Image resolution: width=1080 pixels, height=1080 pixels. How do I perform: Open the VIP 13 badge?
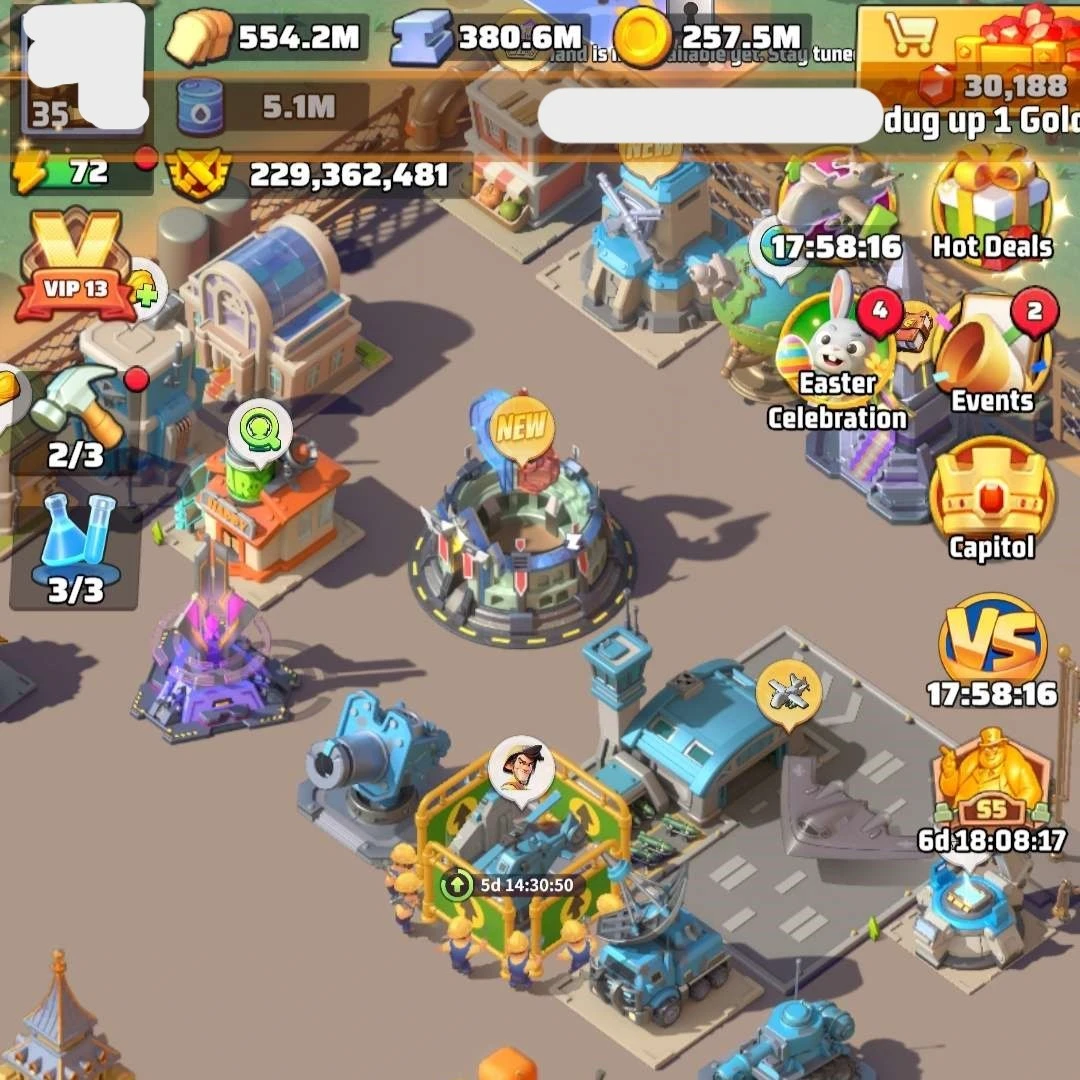76,264
